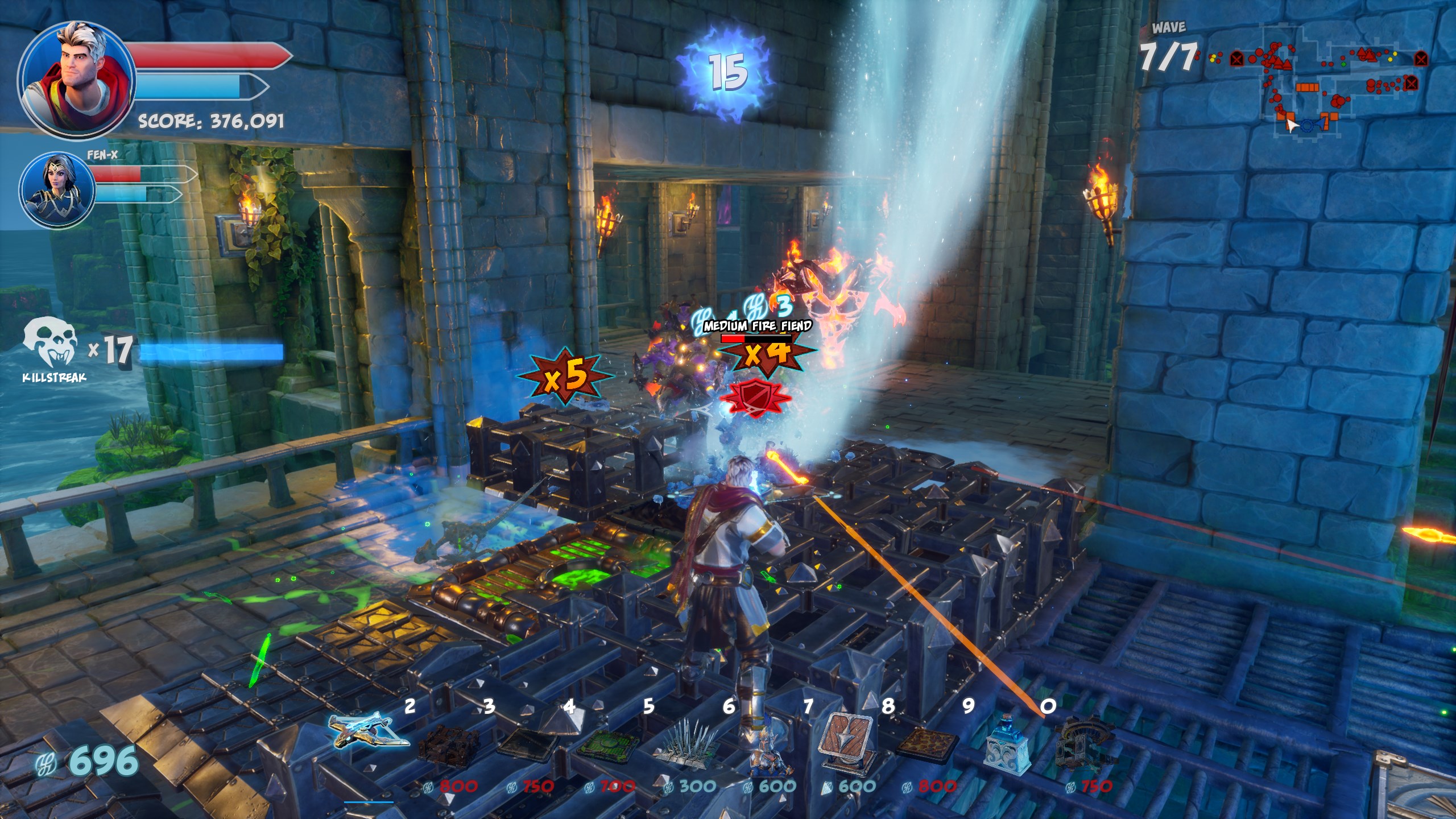Click the white-haired hero portrait
This screenshot has width=1456, height=819.
click(76, 80)
